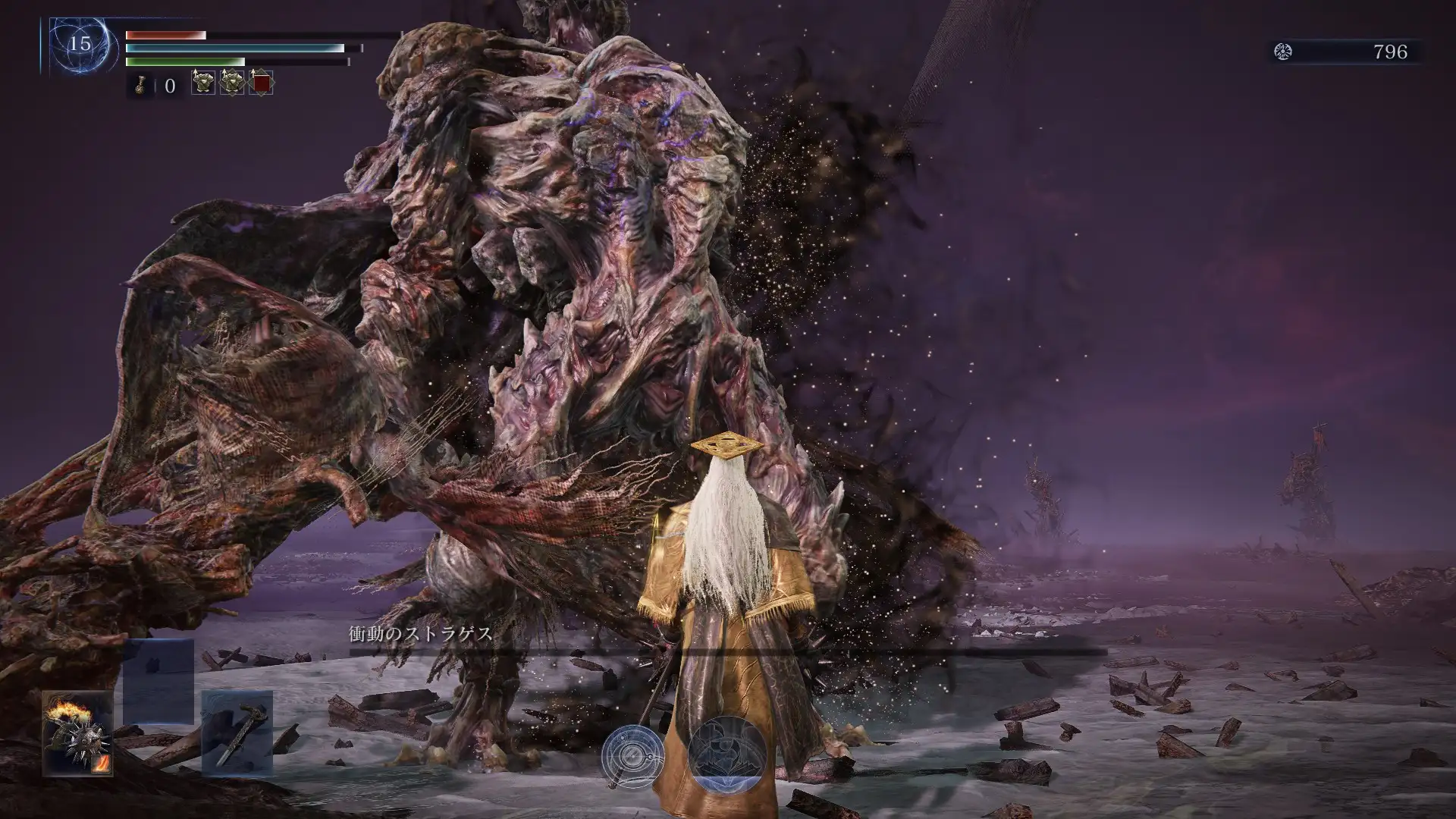Screen dimensions: 1456x819
Task: Click the dark red square buff icon
Action: point(261,83)
